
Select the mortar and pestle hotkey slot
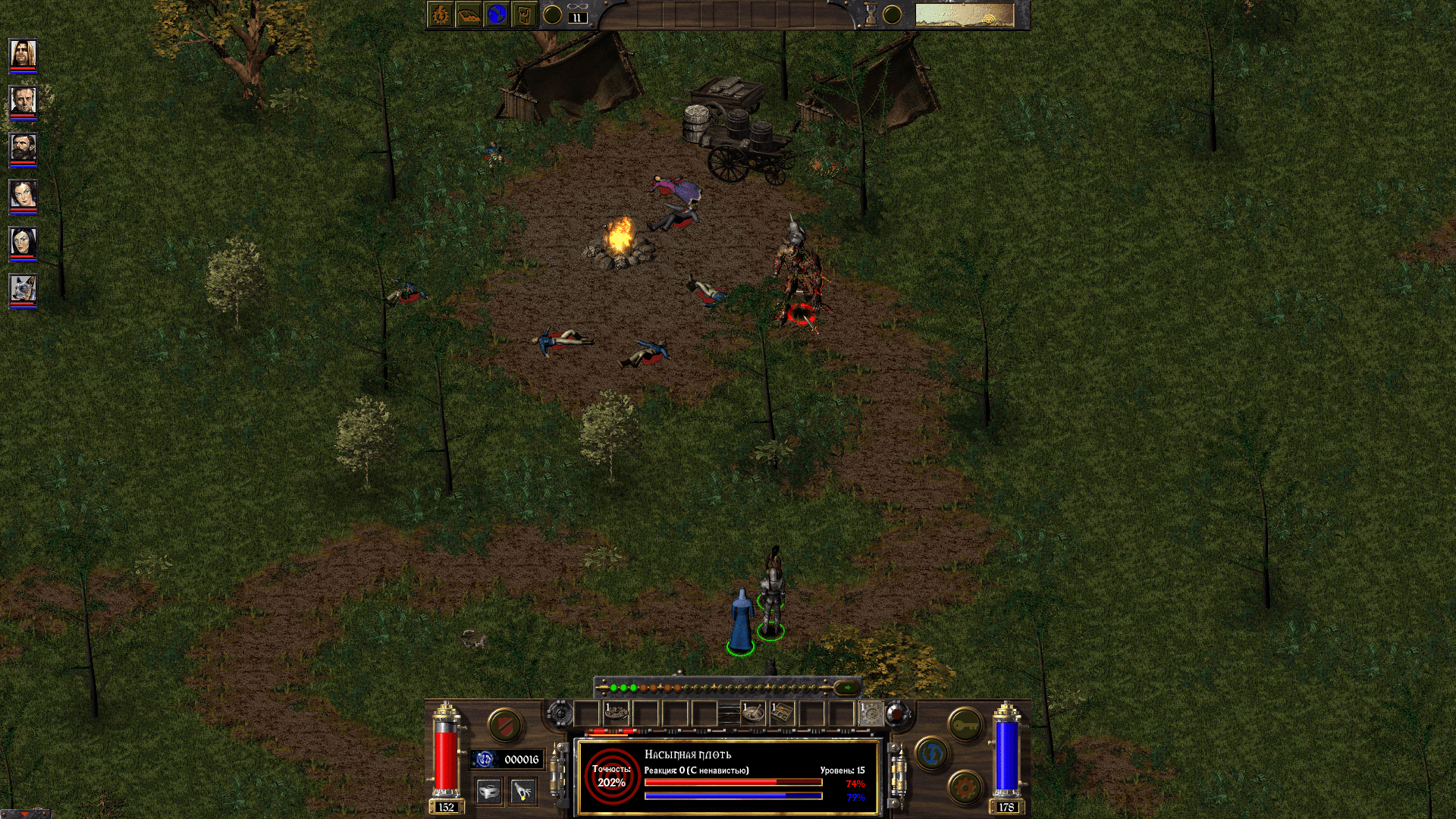(755, 712)
